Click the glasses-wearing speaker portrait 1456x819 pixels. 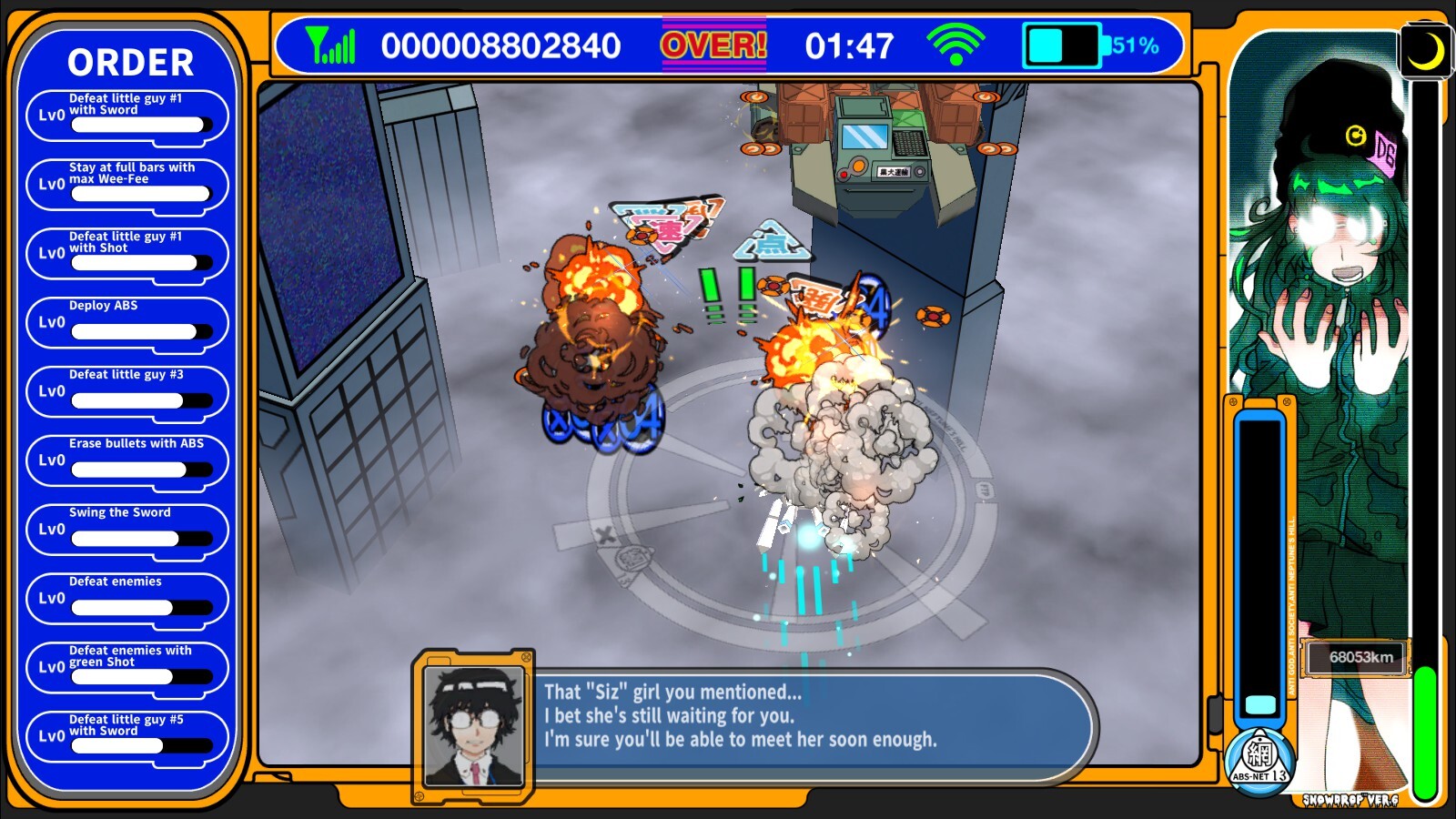pyautogui.click(x=474, y=724)
